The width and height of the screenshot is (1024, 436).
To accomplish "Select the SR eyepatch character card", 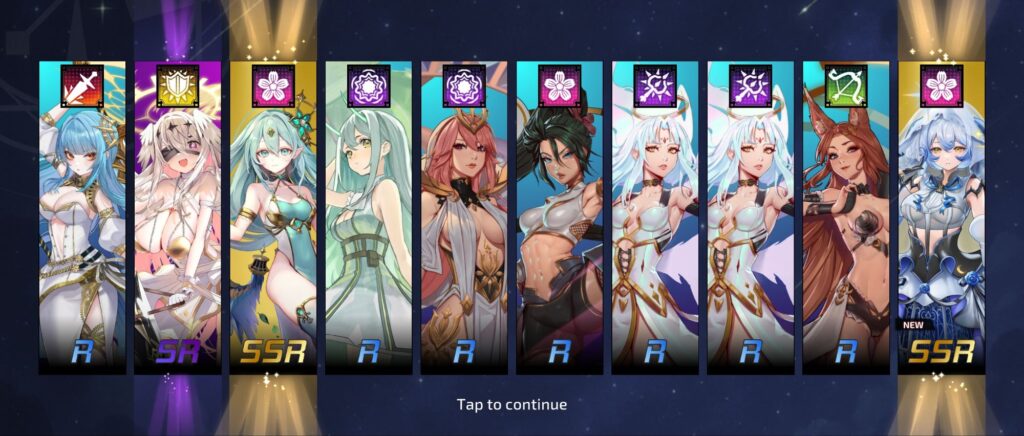I will coord(178,218).
